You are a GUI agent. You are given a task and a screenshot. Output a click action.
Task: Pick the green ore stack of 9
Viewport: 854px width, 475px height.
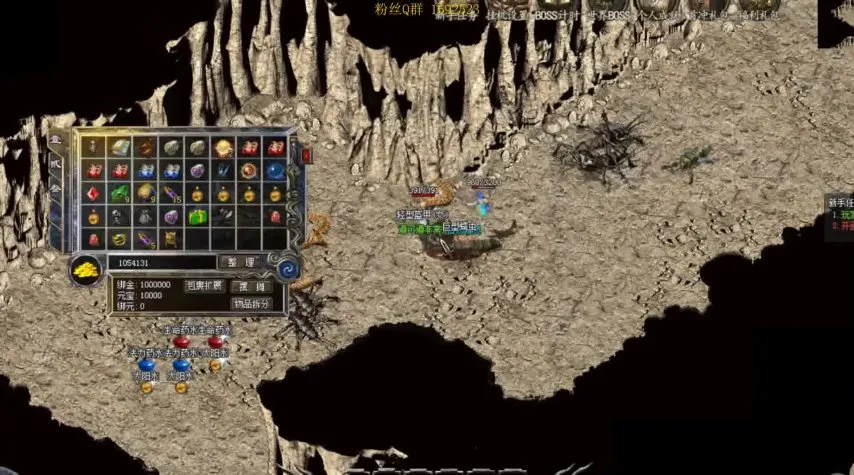120,193
